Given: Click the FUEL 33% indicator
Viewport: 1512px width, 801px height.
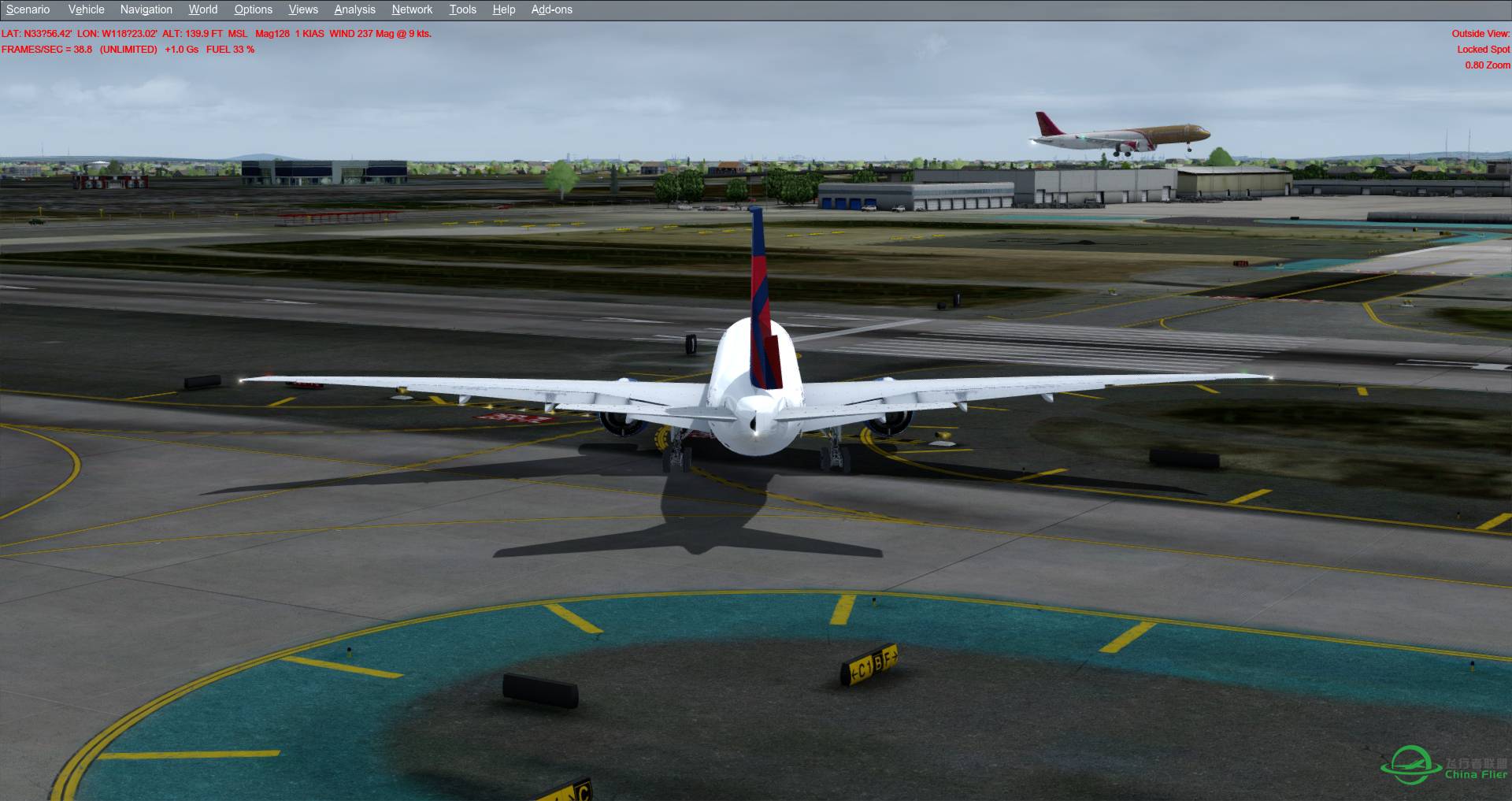Looking at the screenshot, I should (x=230, y=49).
